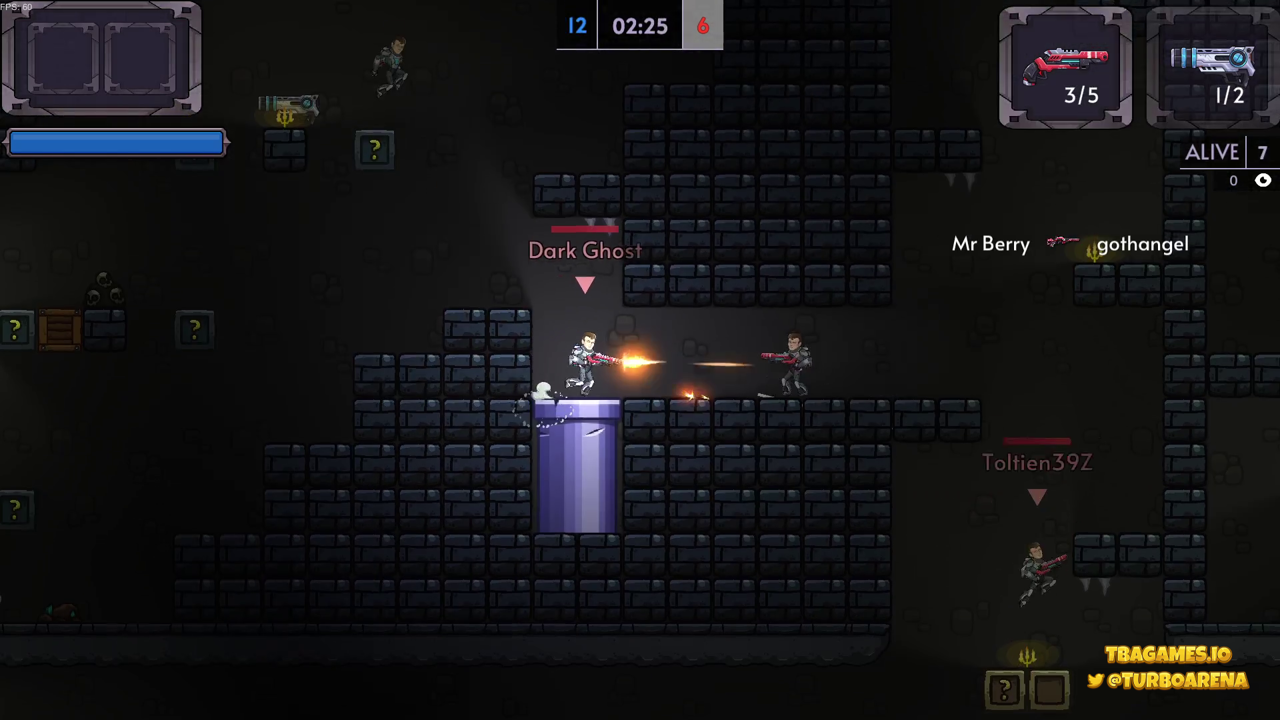
Task: Select the red shotgun weapon slot
Action: [1066, 68]
